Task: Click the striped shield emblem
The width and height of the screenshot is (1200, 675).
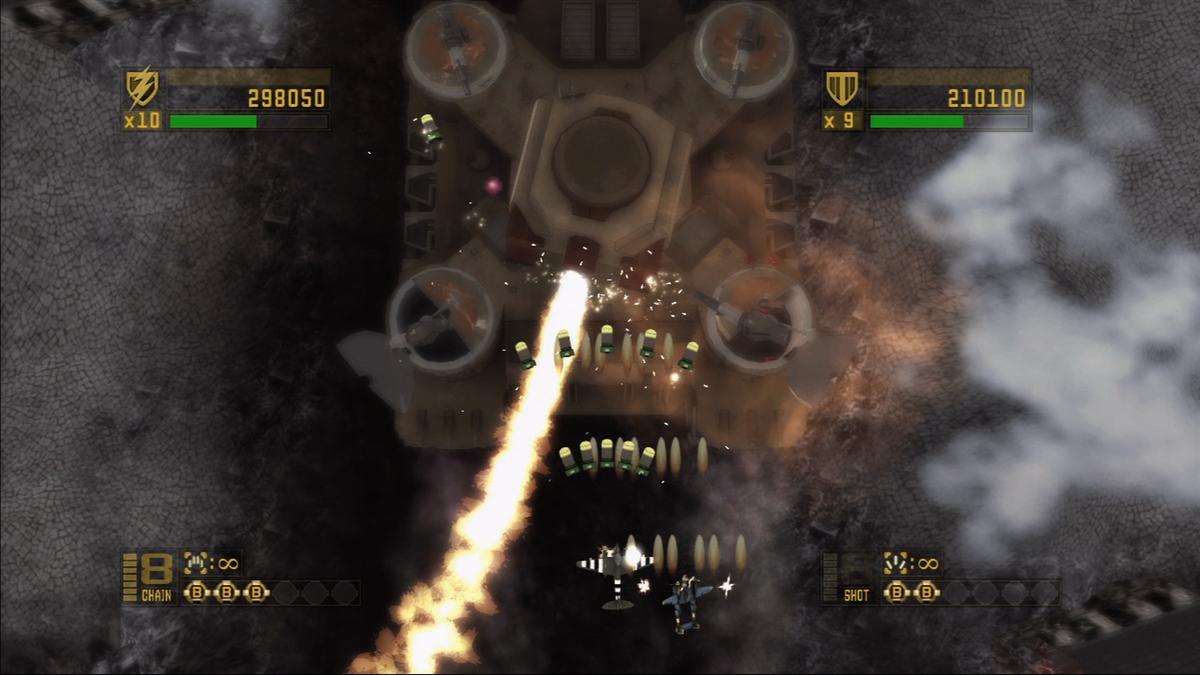Action: click(x=839, y=90)
